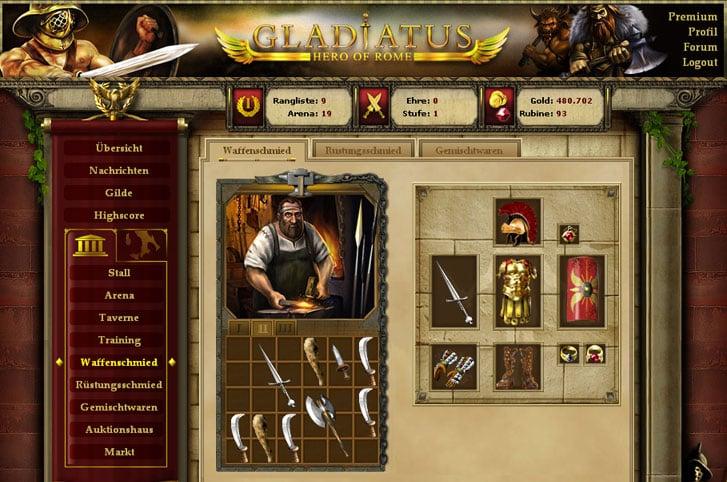Open the Auktionshaus
727x482 pixels.
tap(119, 430)
